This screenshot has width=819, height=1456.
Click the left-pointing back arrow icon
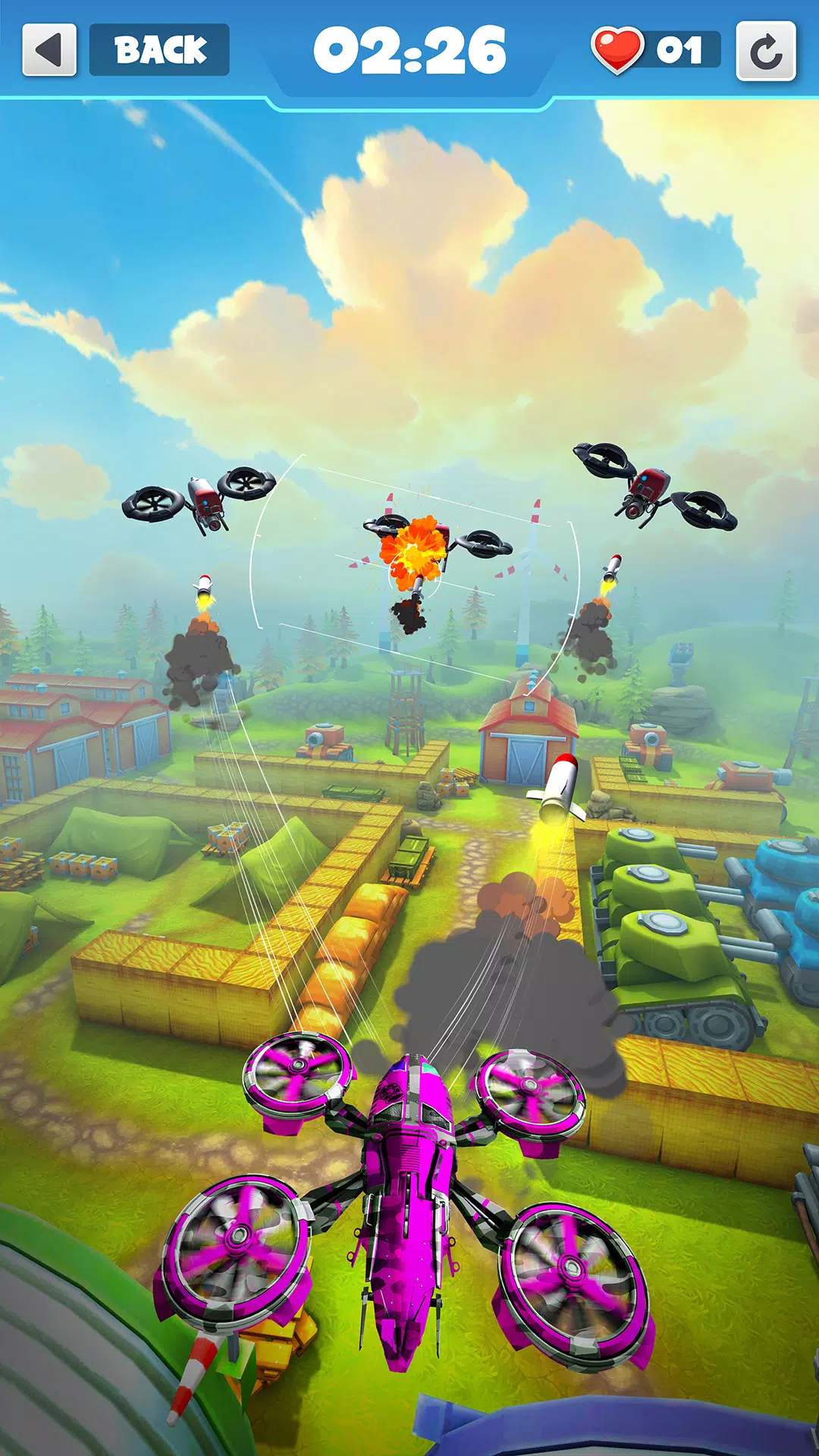coord(49,50)
